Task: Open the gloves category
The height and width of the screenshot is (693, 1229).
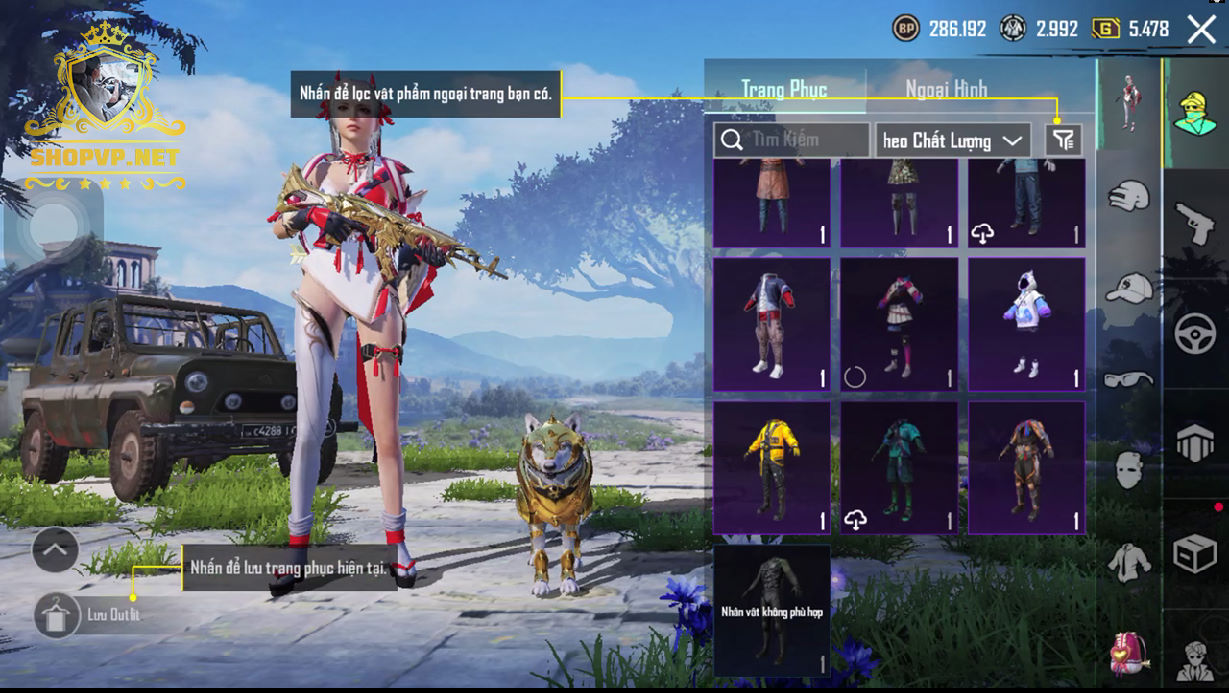Action: pyautogui.click(x=1129, y=196)
